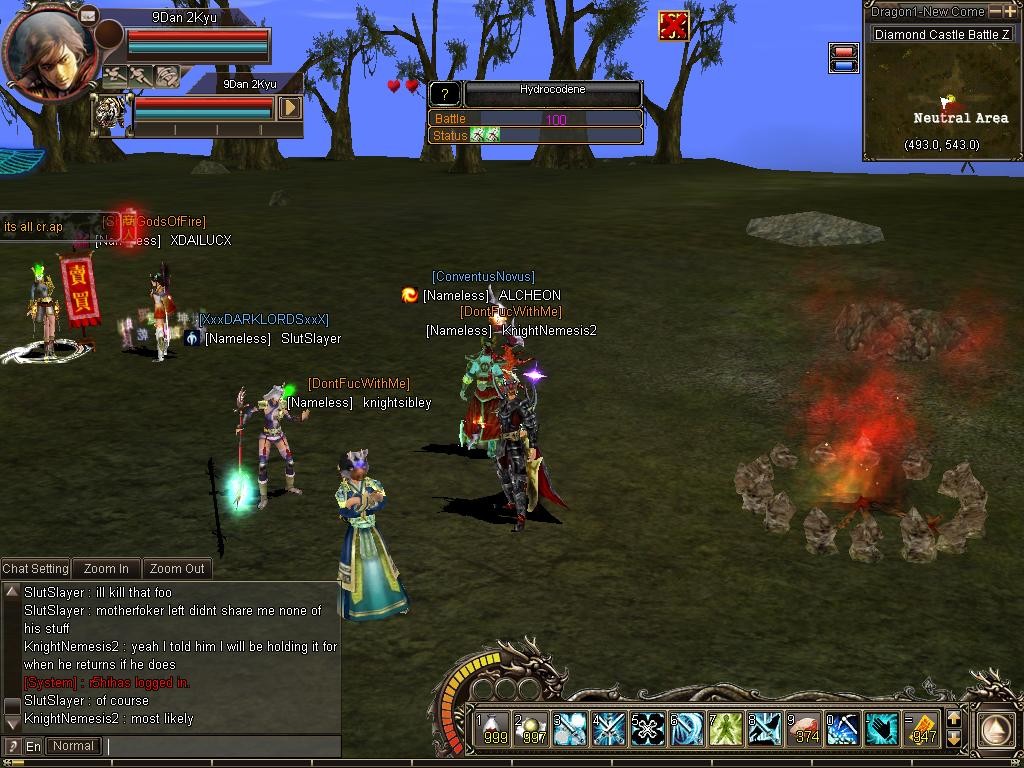Activate the green figure buff skill

[x=726, y=728]
